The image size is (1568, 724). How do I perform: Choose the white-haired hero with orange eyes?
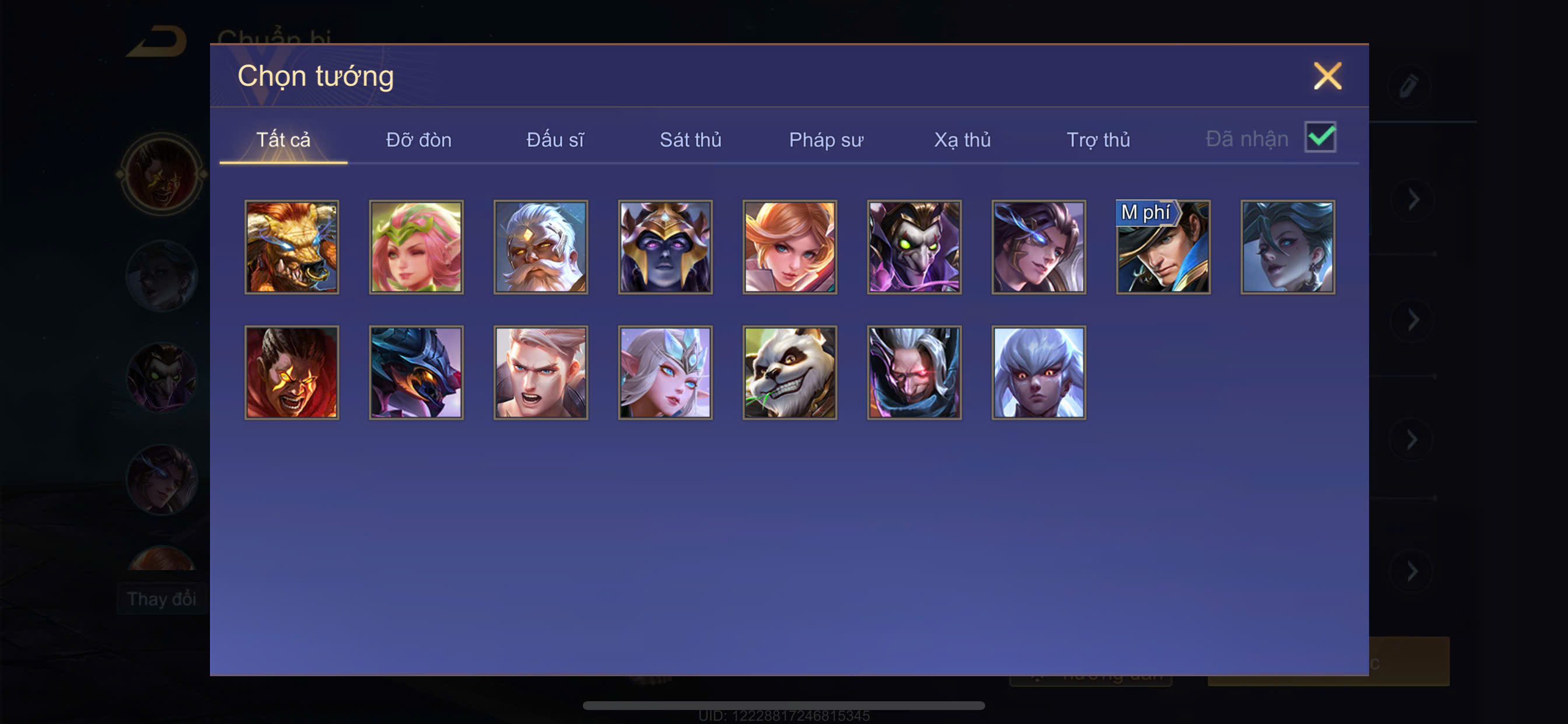[x=1038, y=372]
